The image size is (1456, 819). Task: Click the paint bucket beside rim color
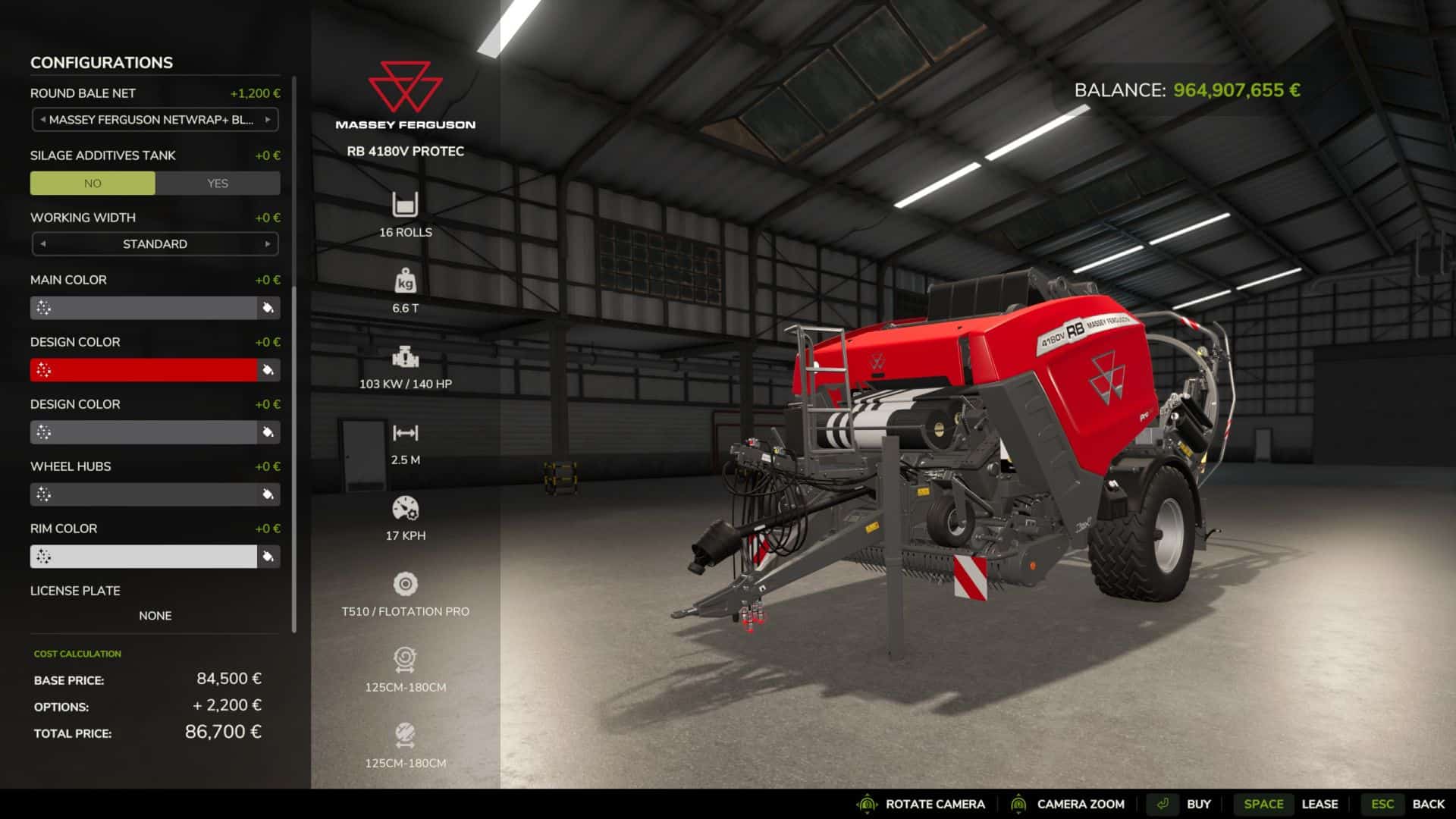(268, 557)
